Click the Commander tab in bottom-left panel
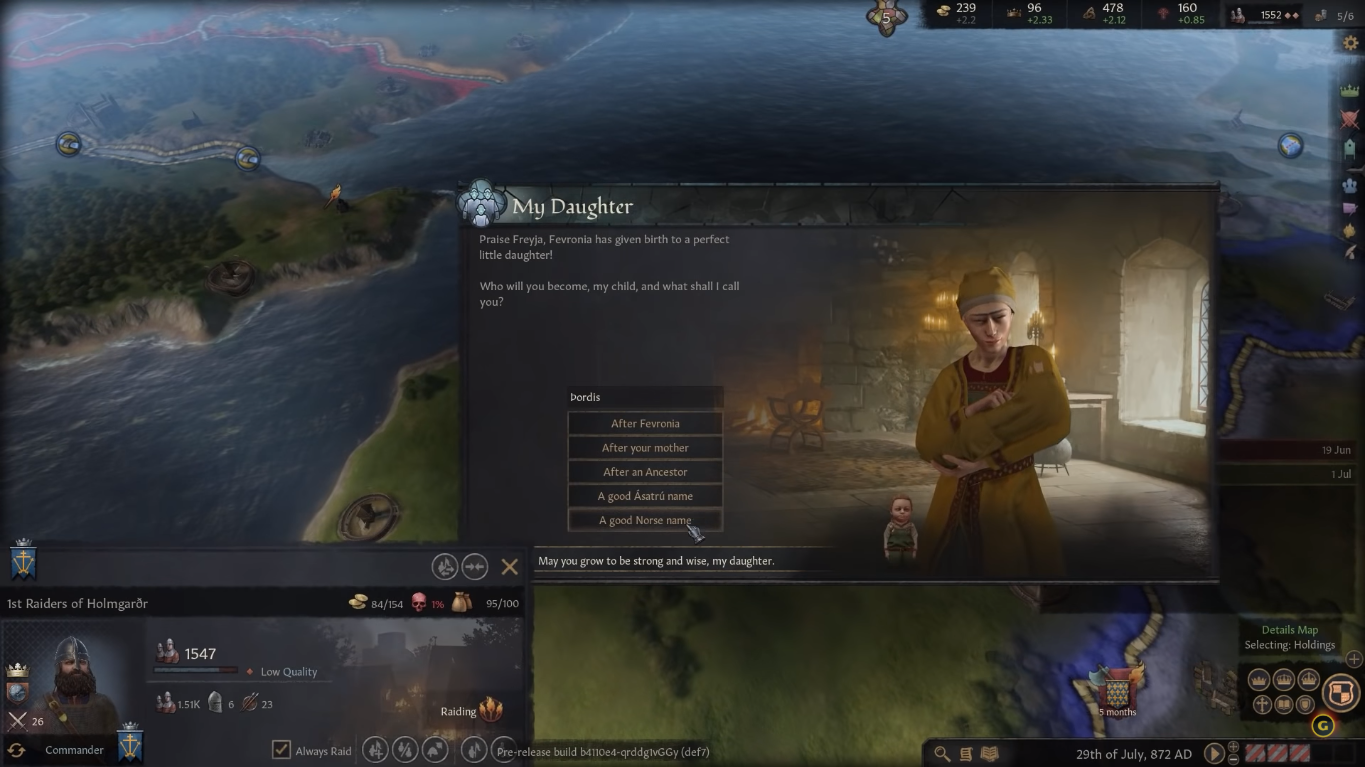The image size is (1365, 767). [74, 749]
